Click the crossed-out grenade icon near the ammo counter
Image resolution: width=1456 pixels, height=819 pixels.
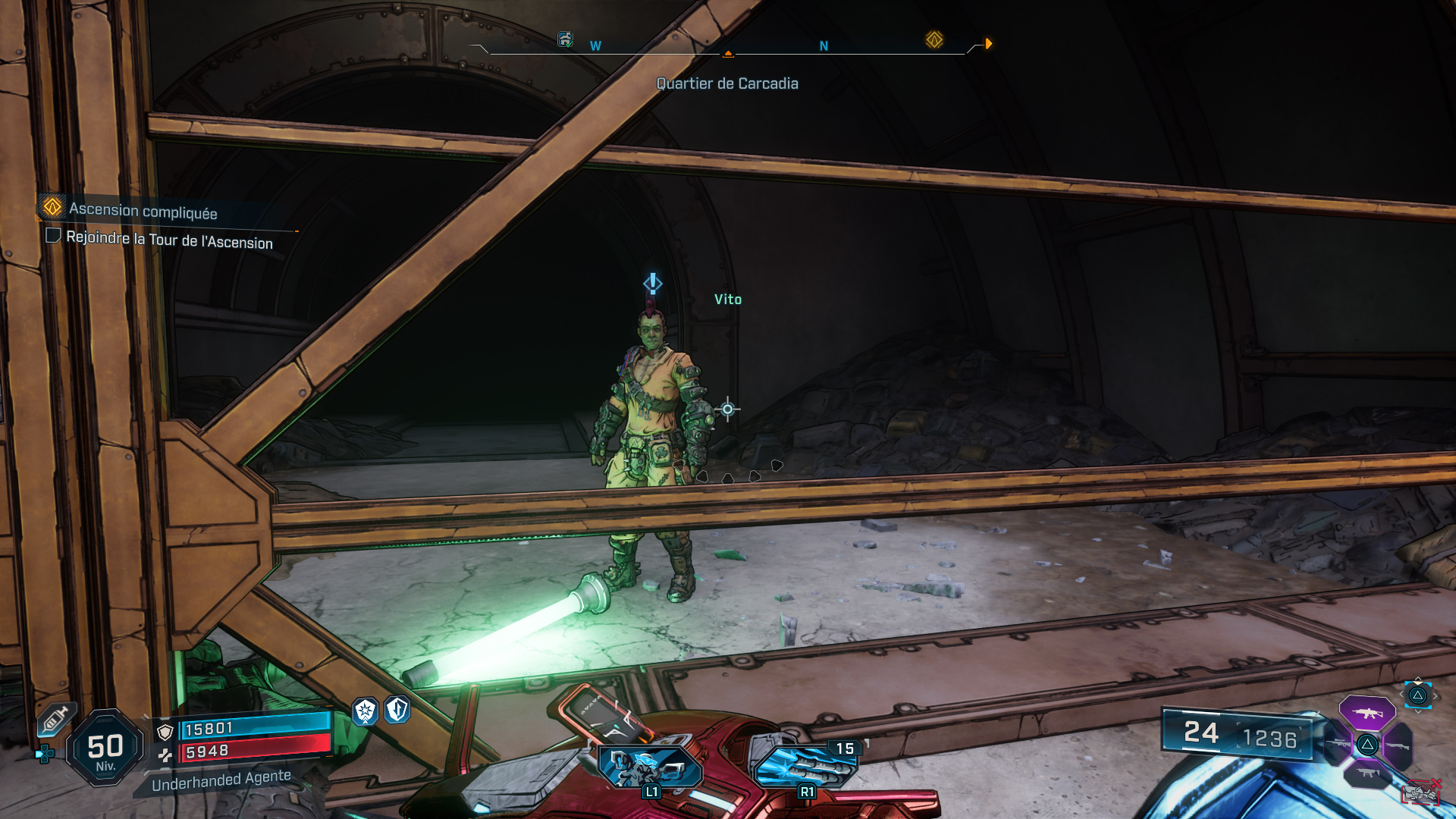(x=1420, y=793)
